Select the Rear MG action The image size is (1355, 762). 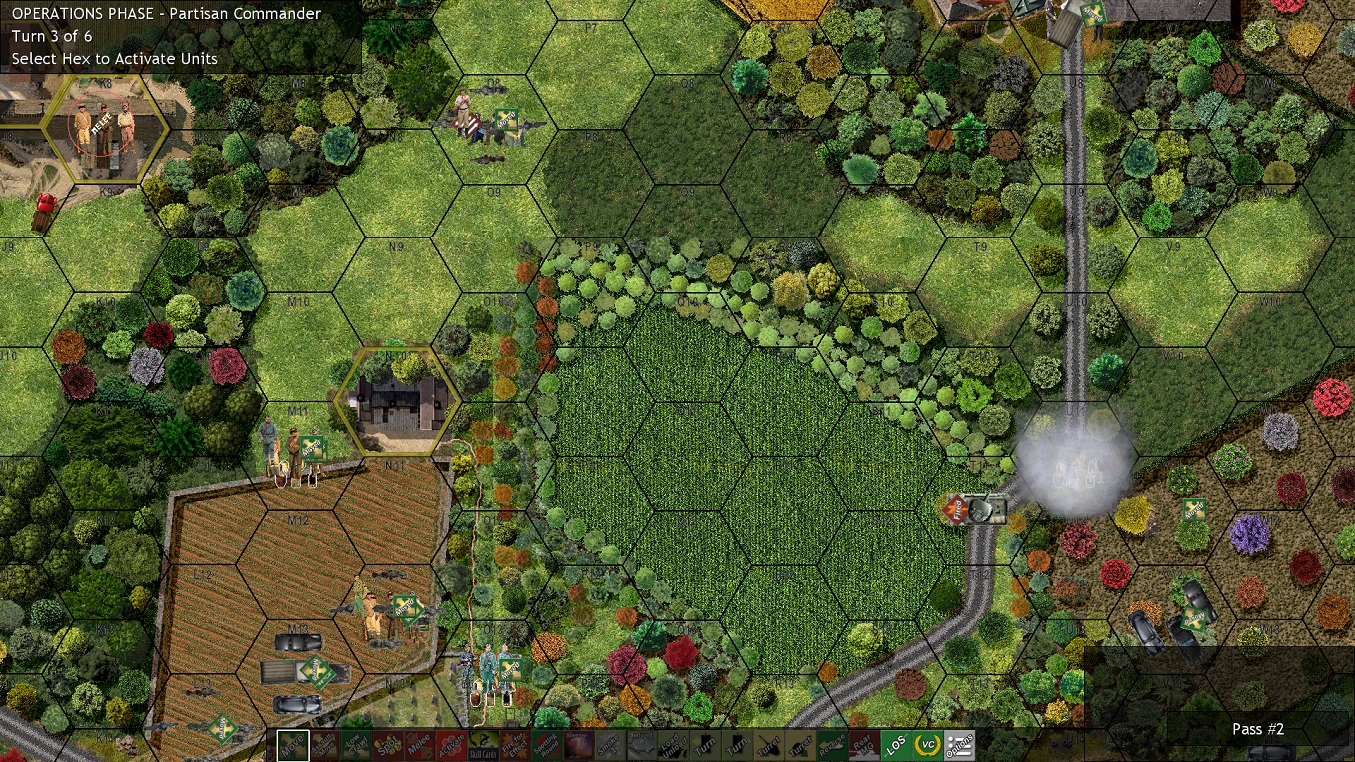863,746
